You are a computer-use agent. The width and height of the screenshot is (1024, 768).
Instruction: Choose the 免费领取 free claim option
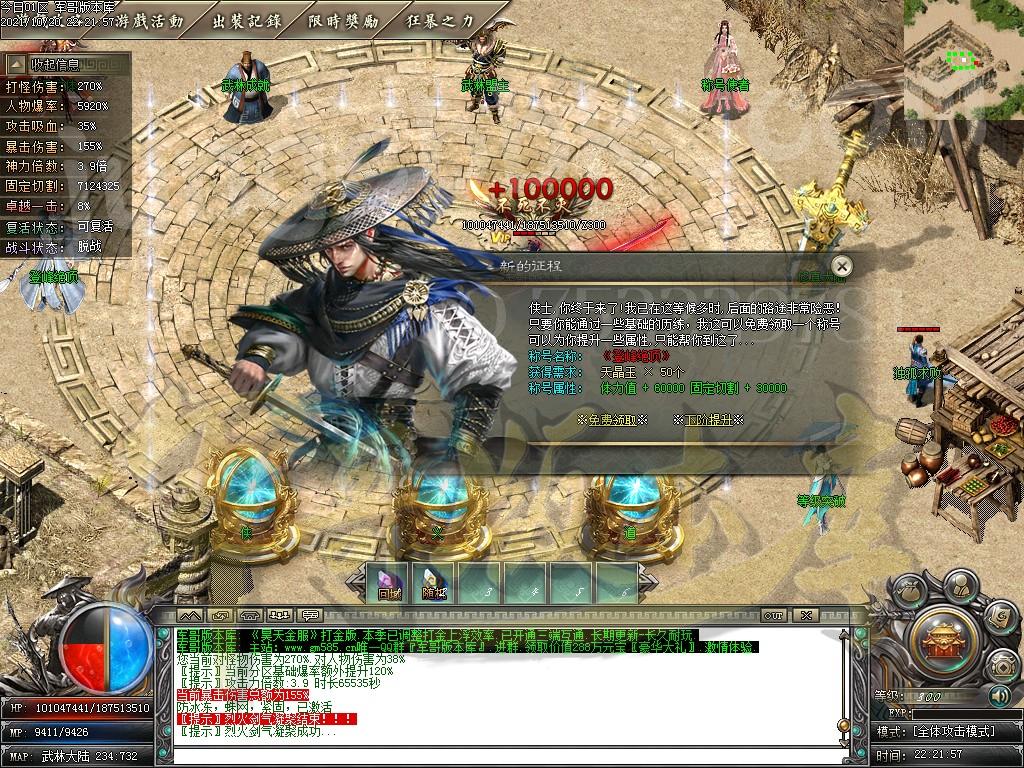[612, 420]
